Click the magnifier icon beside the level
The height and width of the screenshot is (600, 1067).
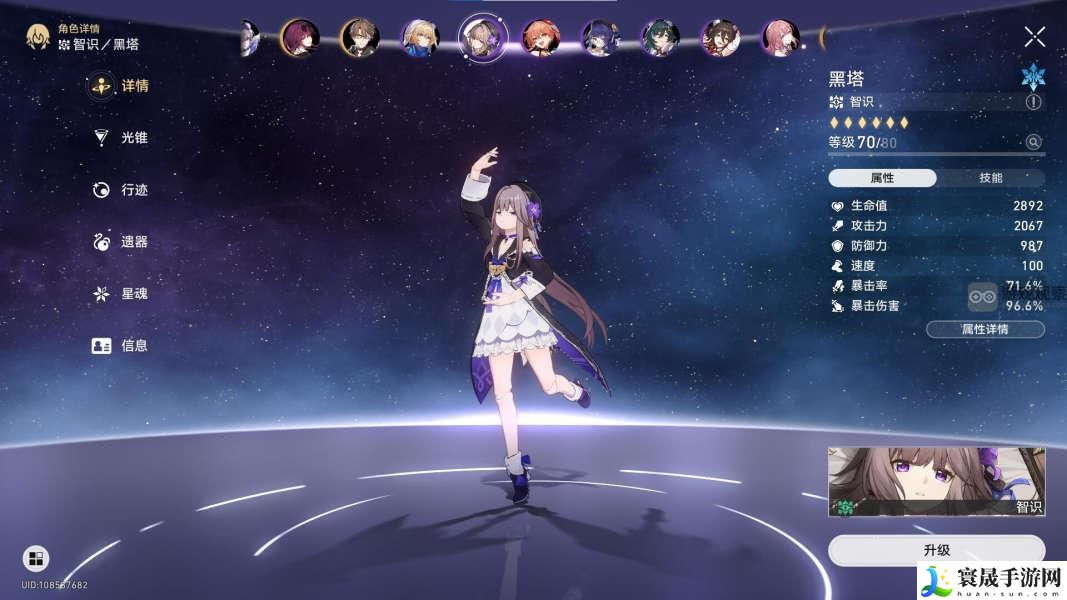click(1033, 143)
